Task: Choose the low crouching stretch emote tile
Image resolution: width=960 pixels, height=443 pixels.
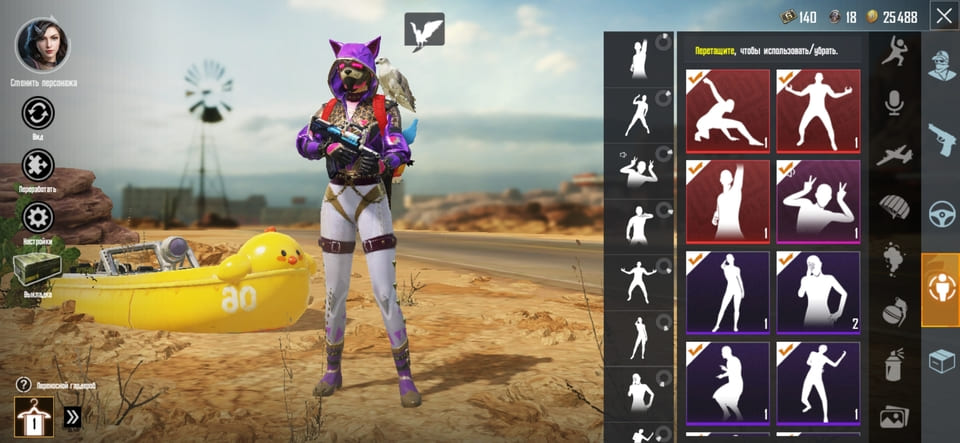Action: click(x=727, y=110)
